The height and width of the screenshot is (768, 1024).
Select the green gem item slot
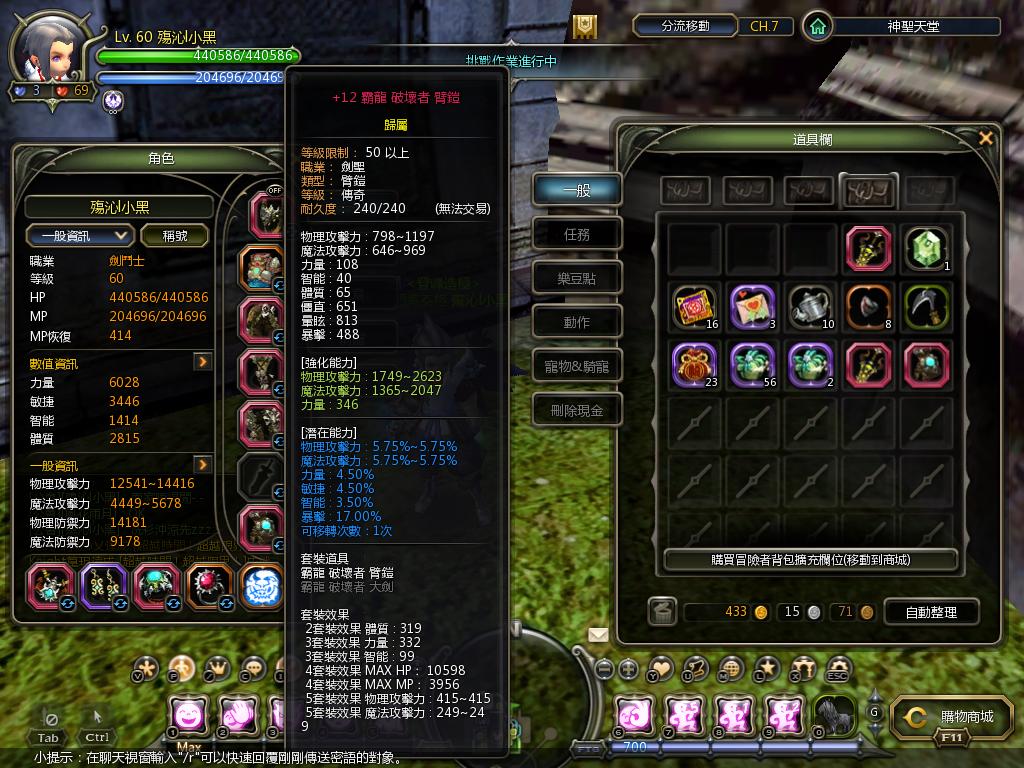pyautogui.click(x=927, y=248)
